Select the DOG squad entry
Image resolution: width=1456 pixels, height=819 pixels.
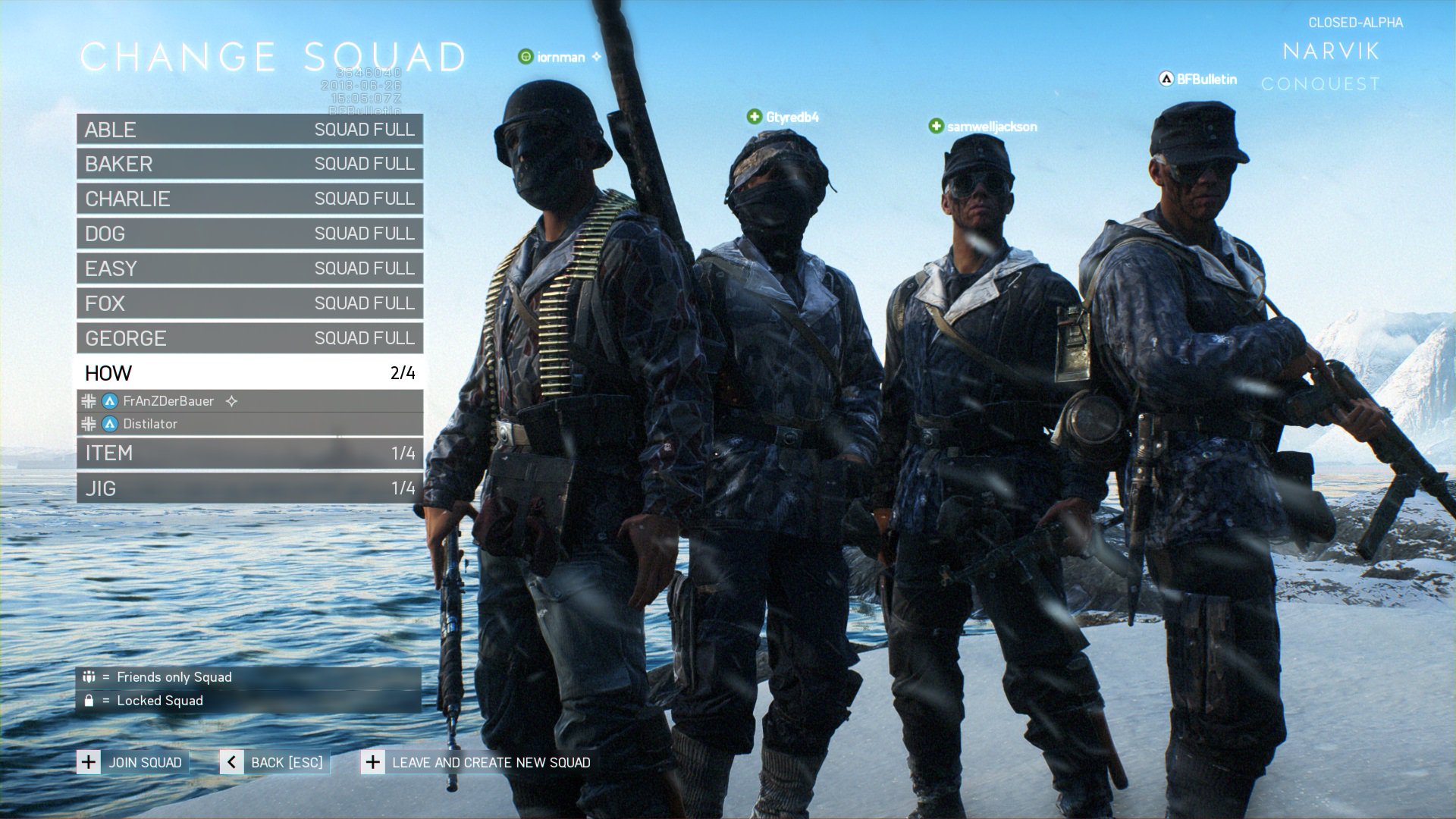click(249, 234)
